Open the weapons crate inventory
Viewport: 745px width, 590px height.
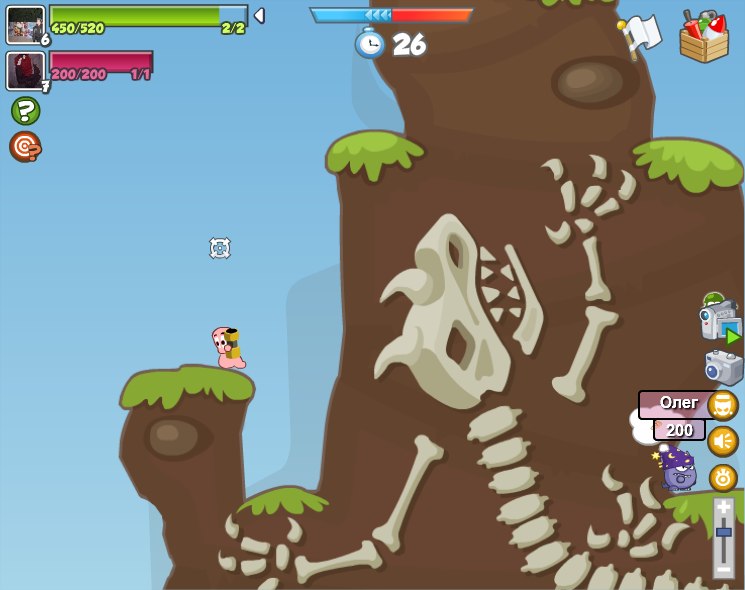(x=704, y=37)
